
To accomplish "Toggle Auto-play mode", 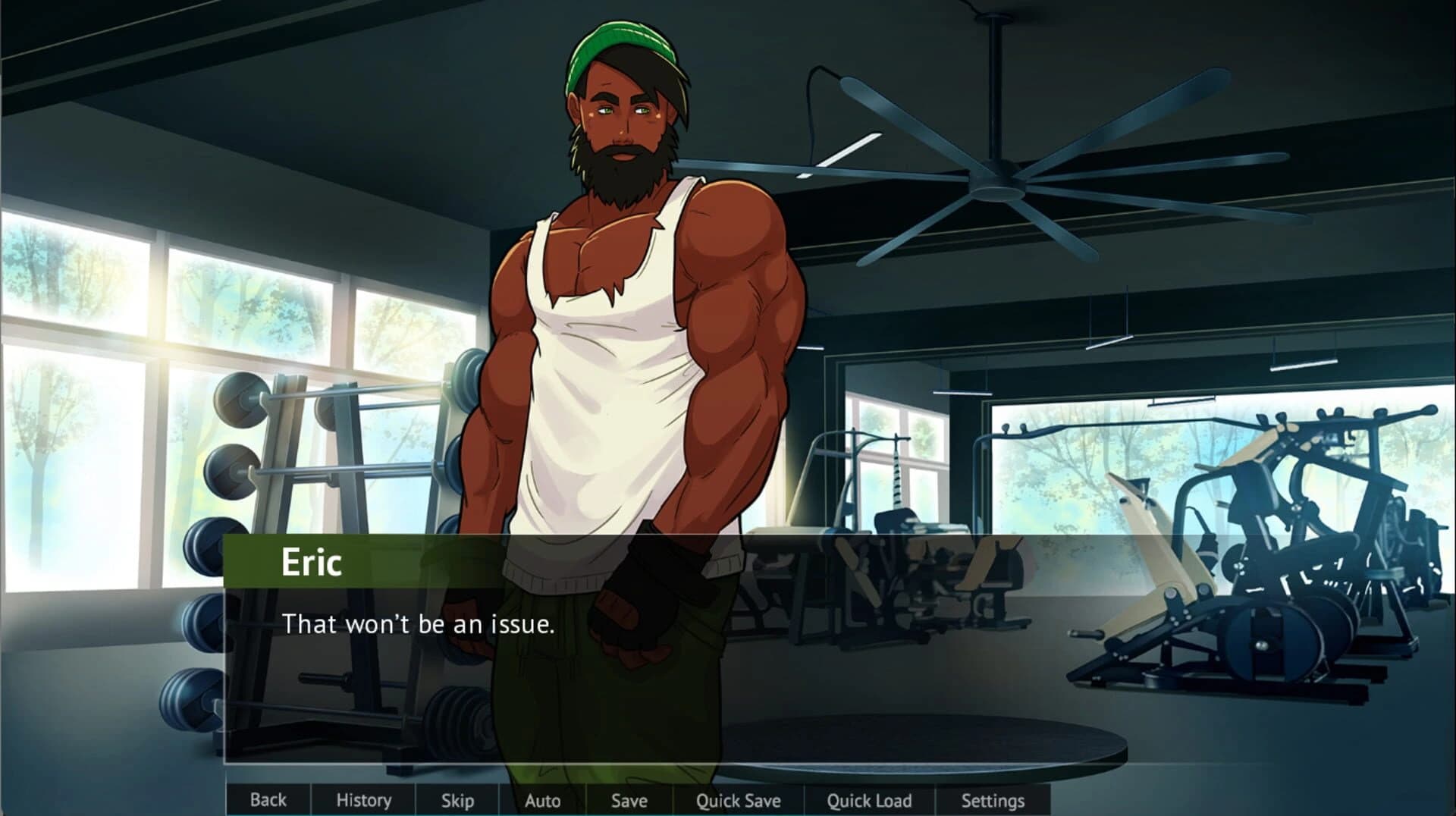I will pyautogui.click(x=541, y=800).
